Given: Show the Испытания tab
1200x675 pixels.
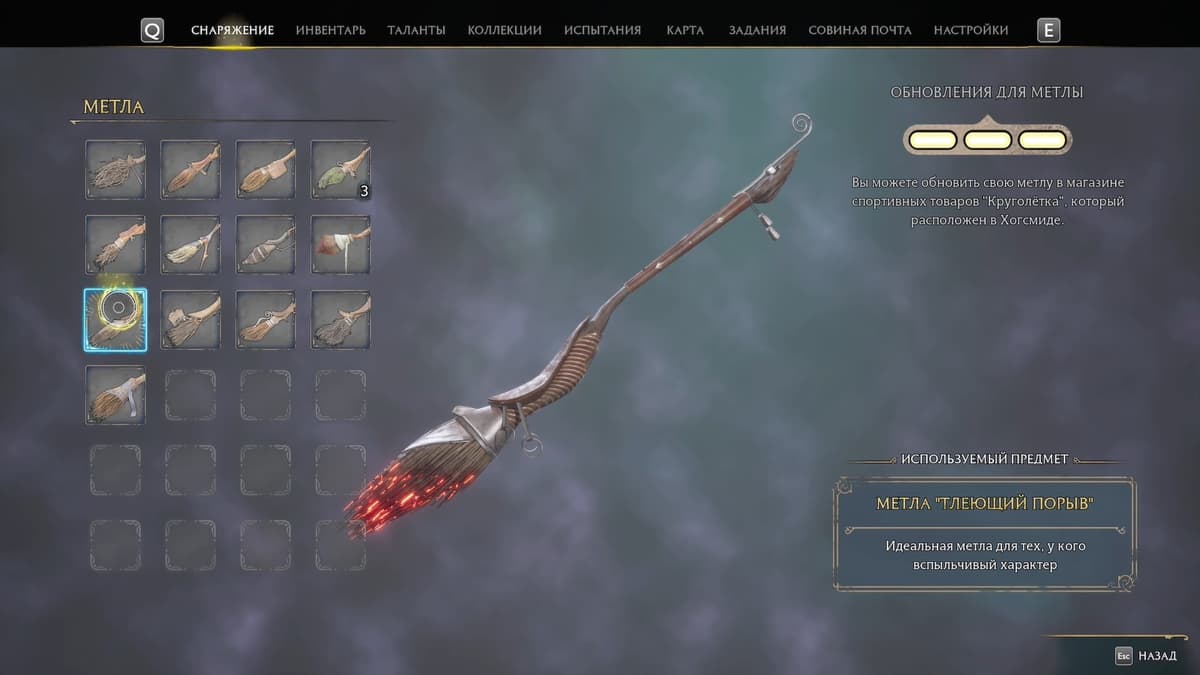Looking at the screenshot, I should (x=602, y=30).
